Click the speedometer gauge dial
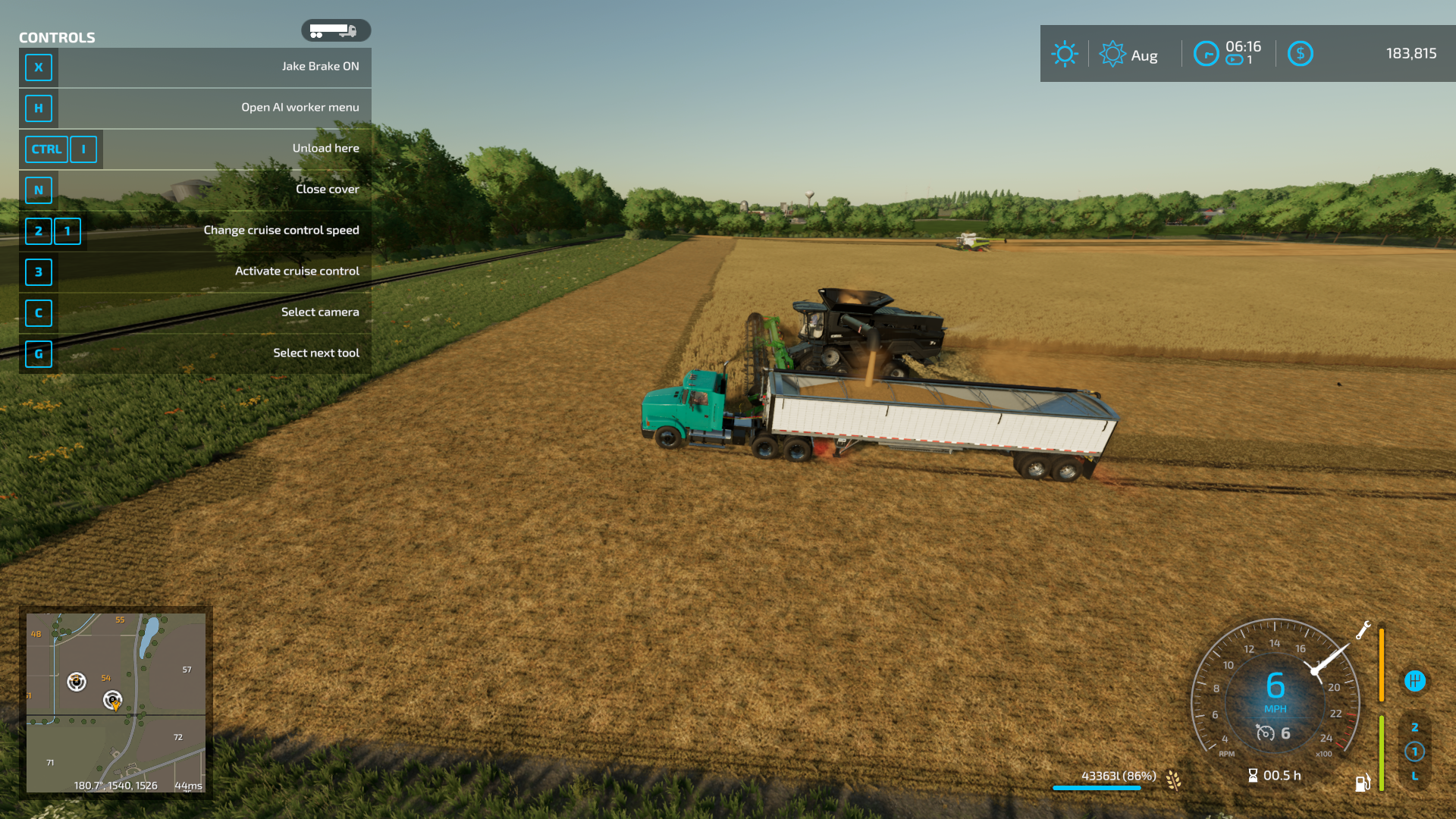Screen dimensions: 1456x819 coord(1276,686)
